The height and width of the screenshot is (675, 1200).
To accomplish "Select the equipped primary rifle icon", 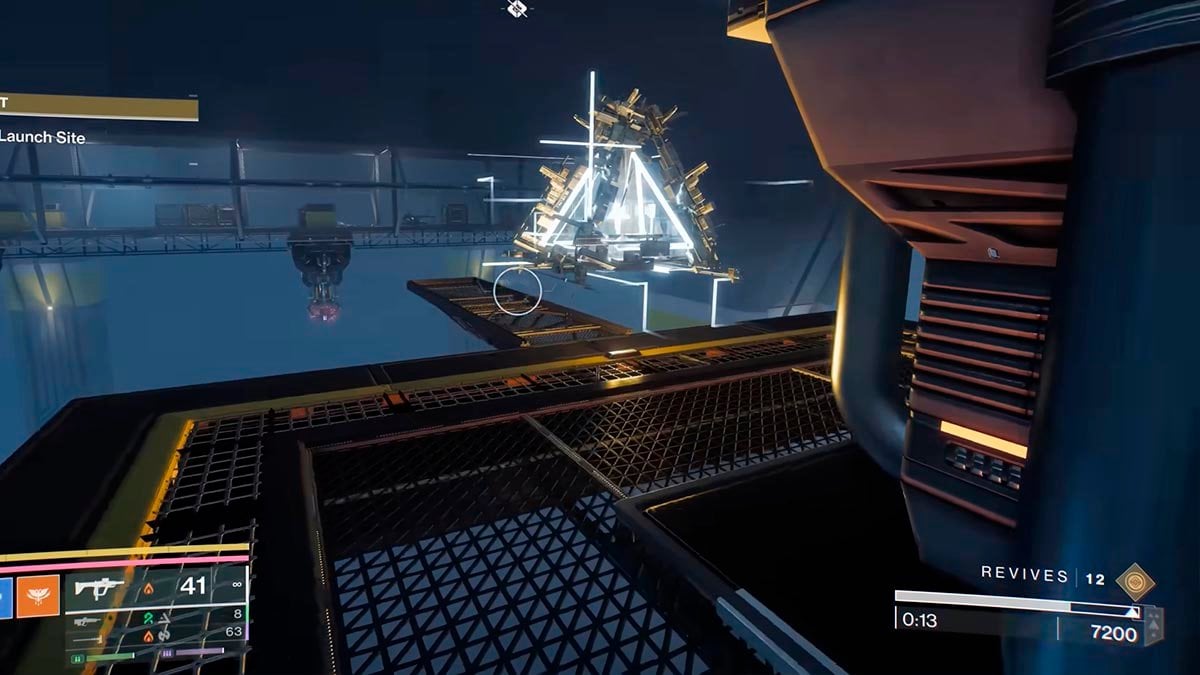I will [x=99, y=587].
